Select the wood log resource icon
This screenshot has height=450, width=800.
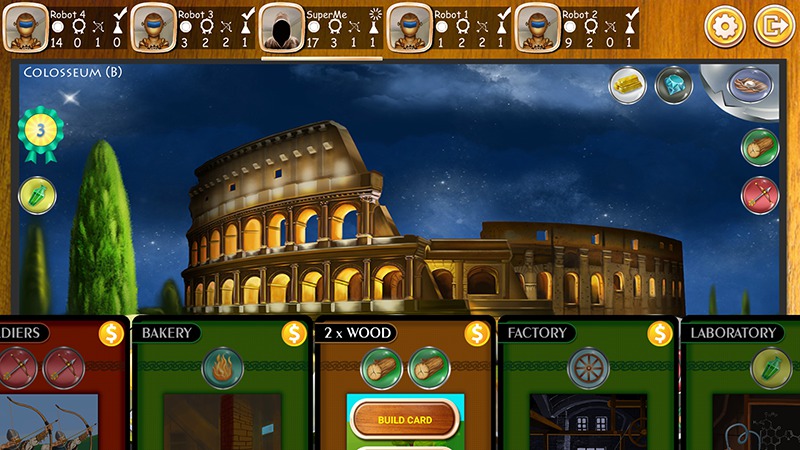point(759,147)
